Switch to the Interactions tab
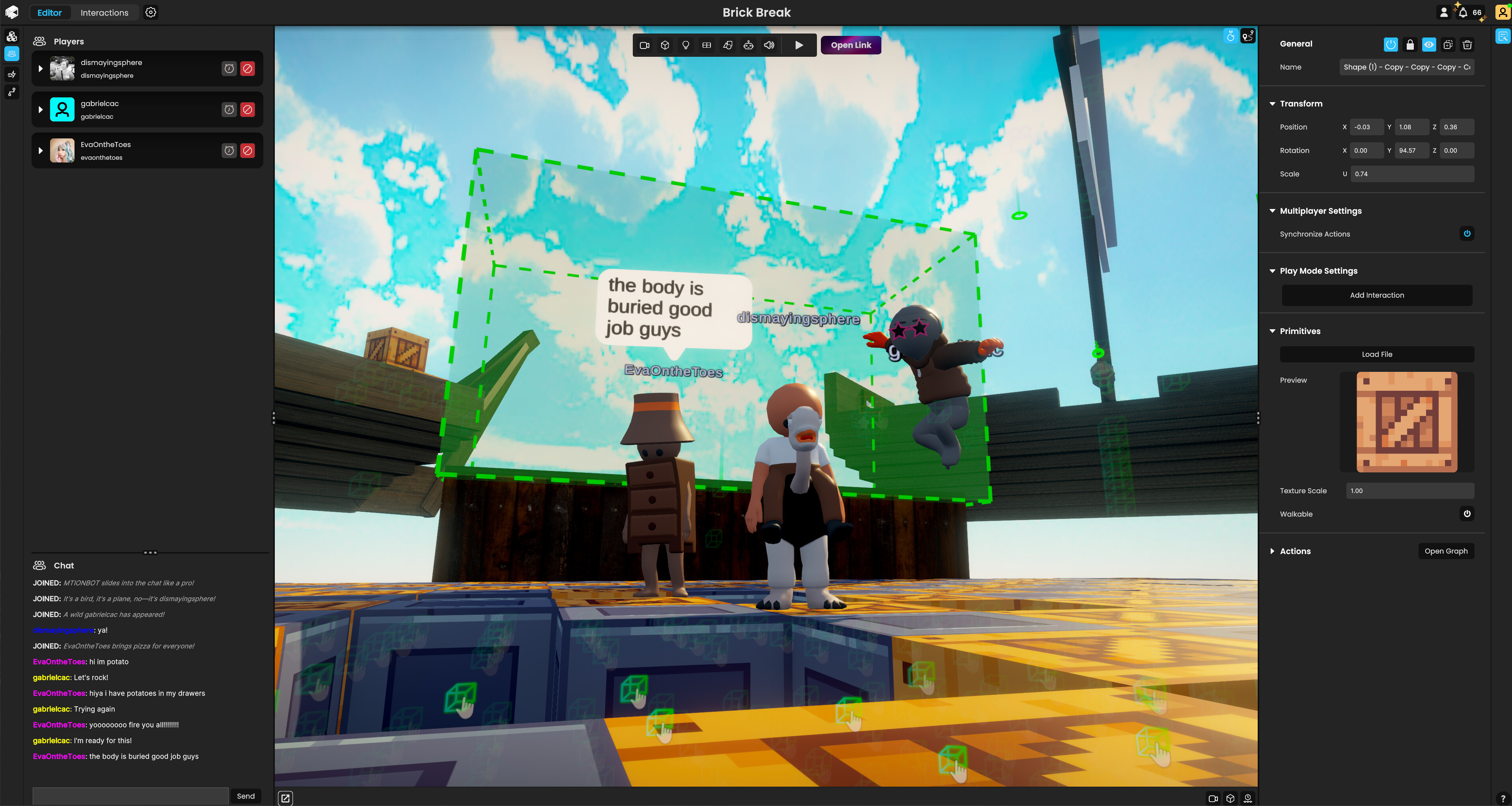Image resolution: width=1512 pixels, height=806 pixels. coord(104,12)
